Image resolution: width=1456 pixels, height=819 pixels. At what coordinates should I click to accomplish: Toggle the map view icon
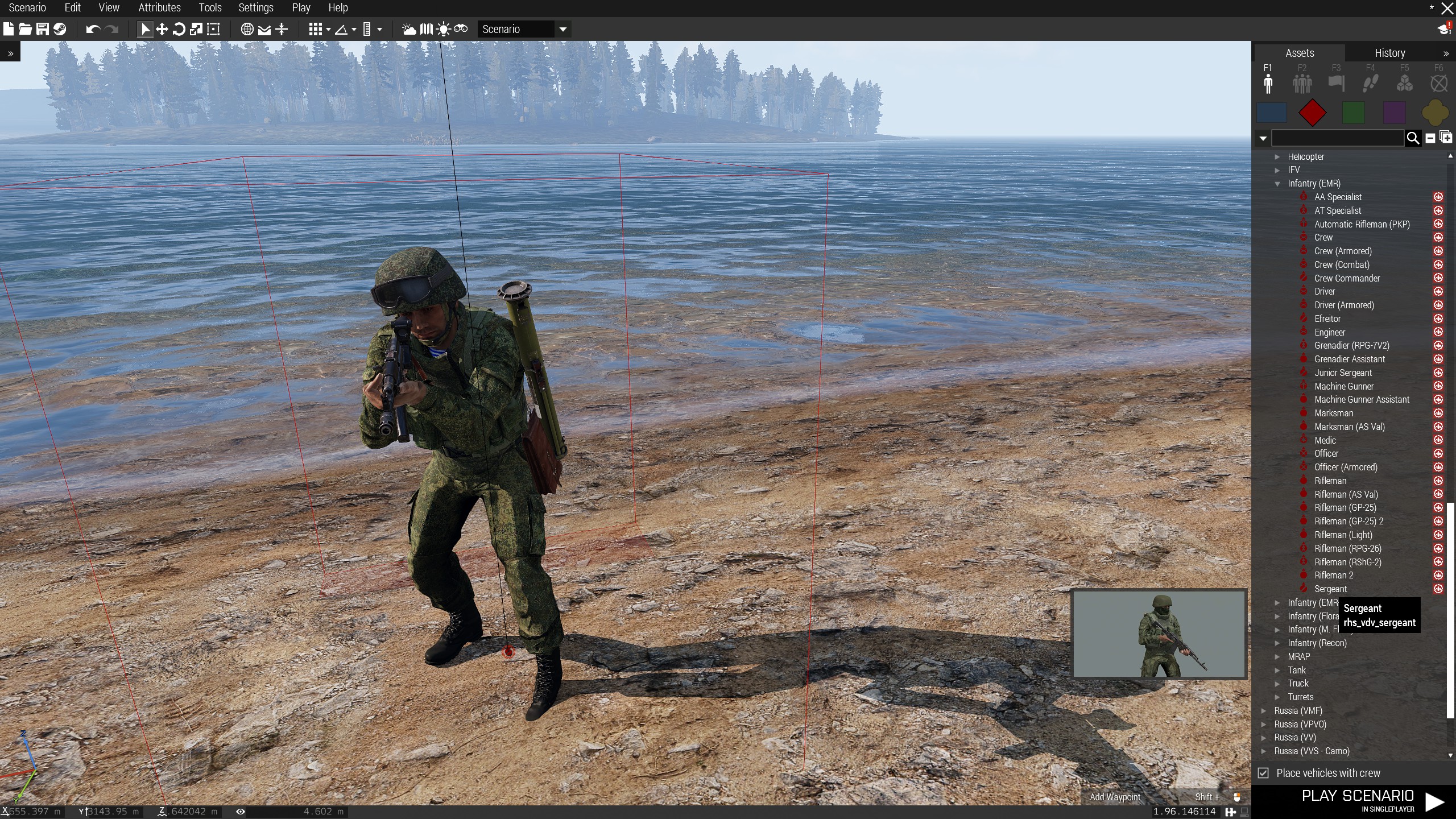(x=247, y=29)
